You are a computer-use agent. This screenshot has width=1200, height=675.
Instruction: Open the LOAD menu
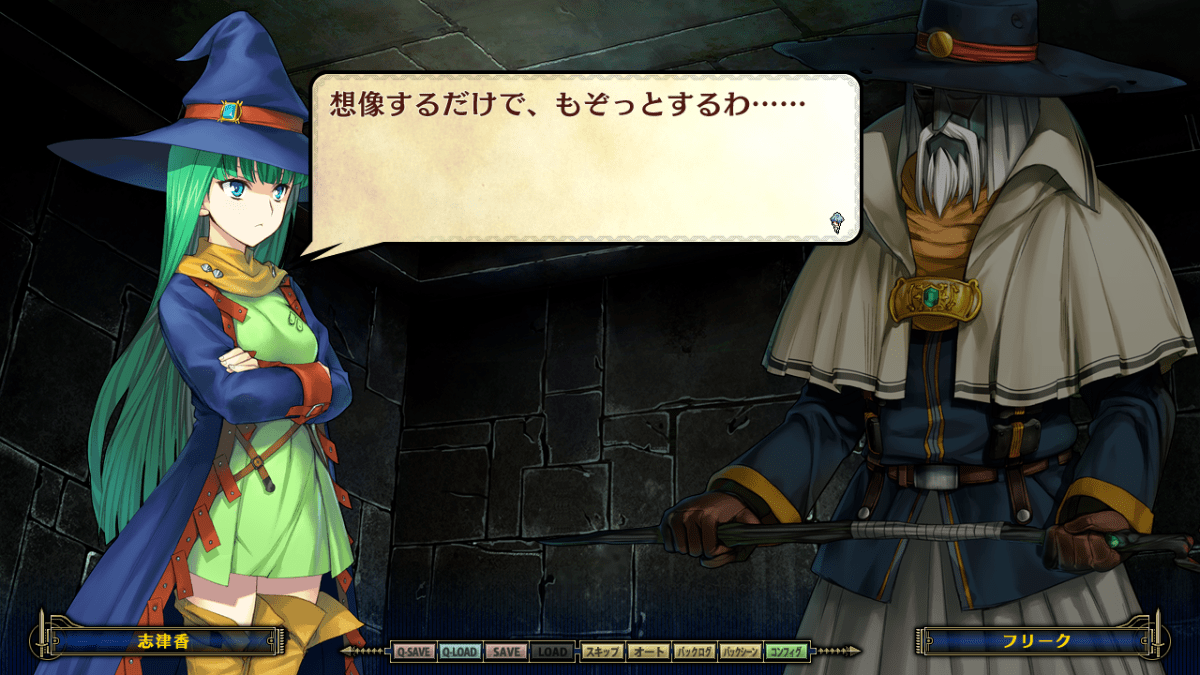[x=552, y=652]
